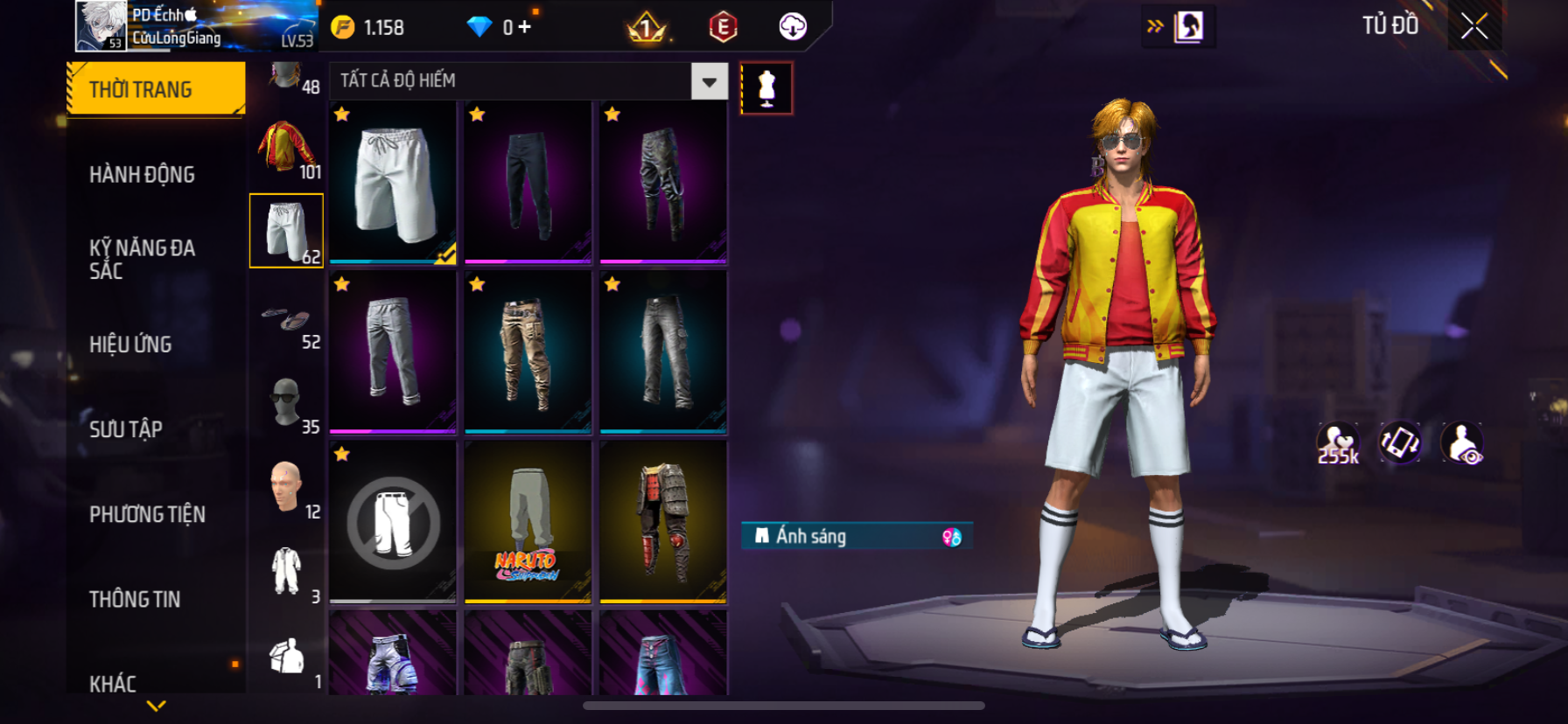Viewport: 1568px width, 724px height.
Task: Open the jacket category with 101 items
Action: pyautogui.click(x=286, y=147)
